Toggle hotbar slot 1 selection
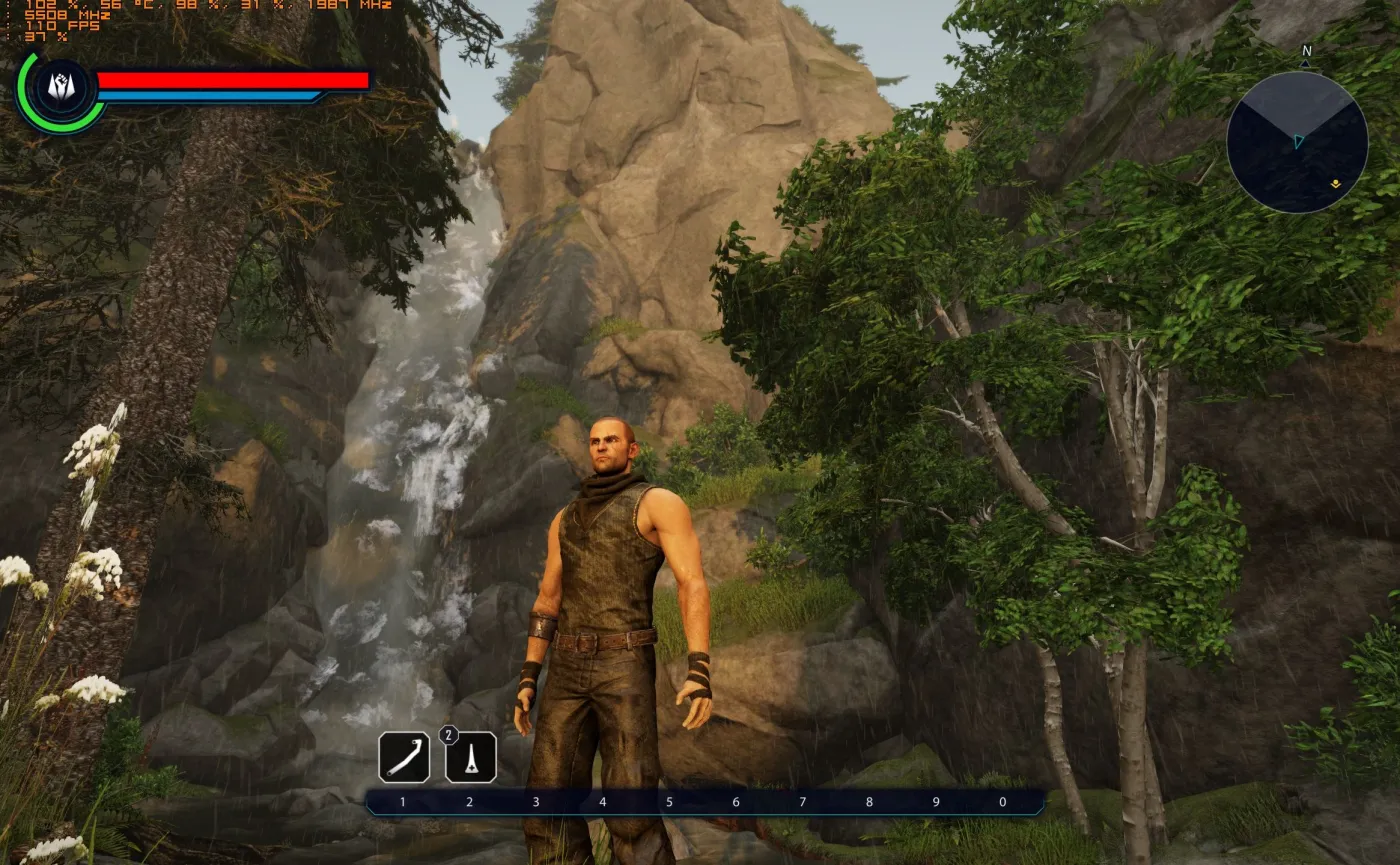The width and height of the screenshot is (1400, 865). pyautogui.click(x=401, y=801)
